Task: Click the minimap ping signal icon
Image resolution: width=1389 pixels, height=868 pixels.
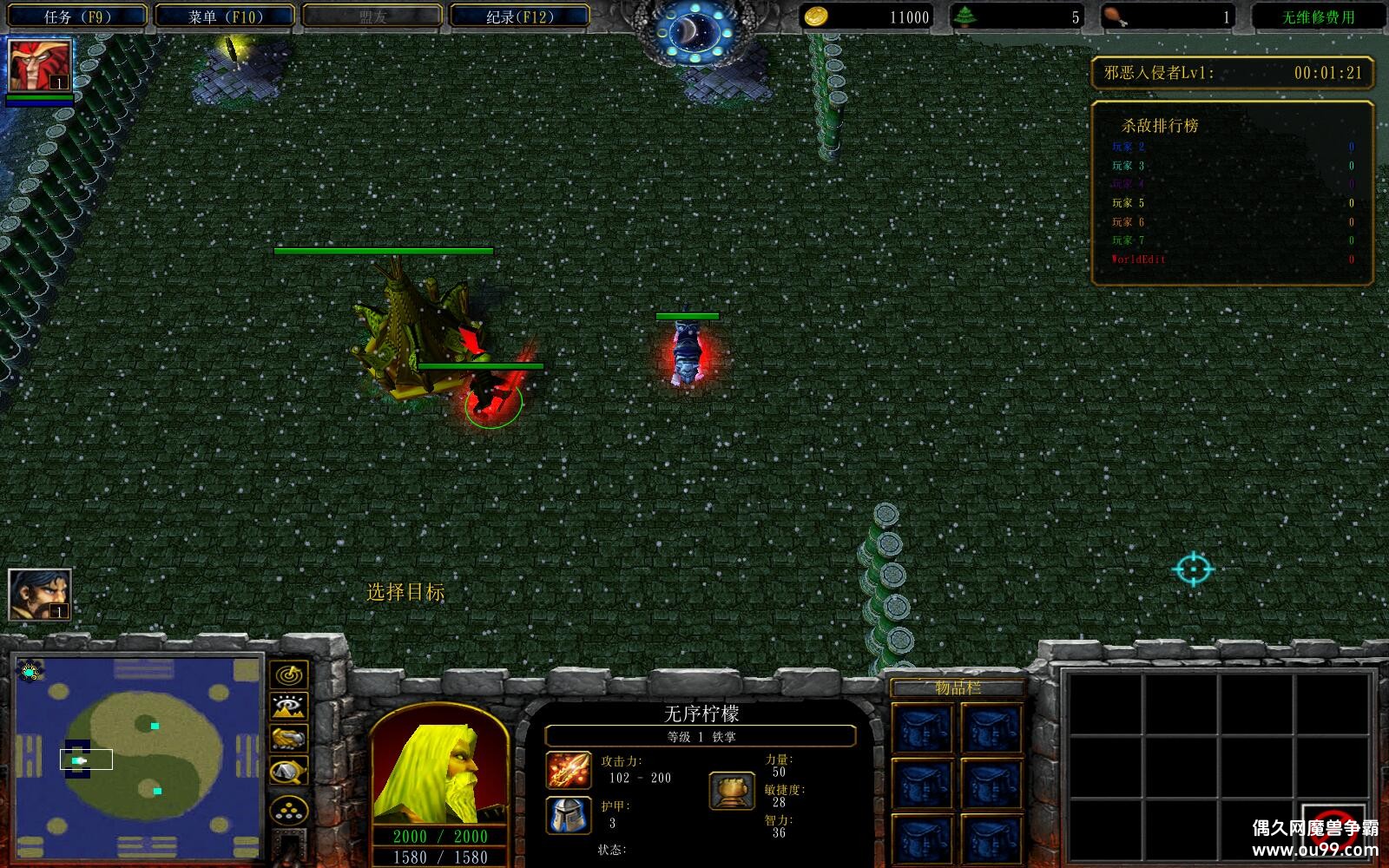Action: pyautogui.click(x=289, y=673)
